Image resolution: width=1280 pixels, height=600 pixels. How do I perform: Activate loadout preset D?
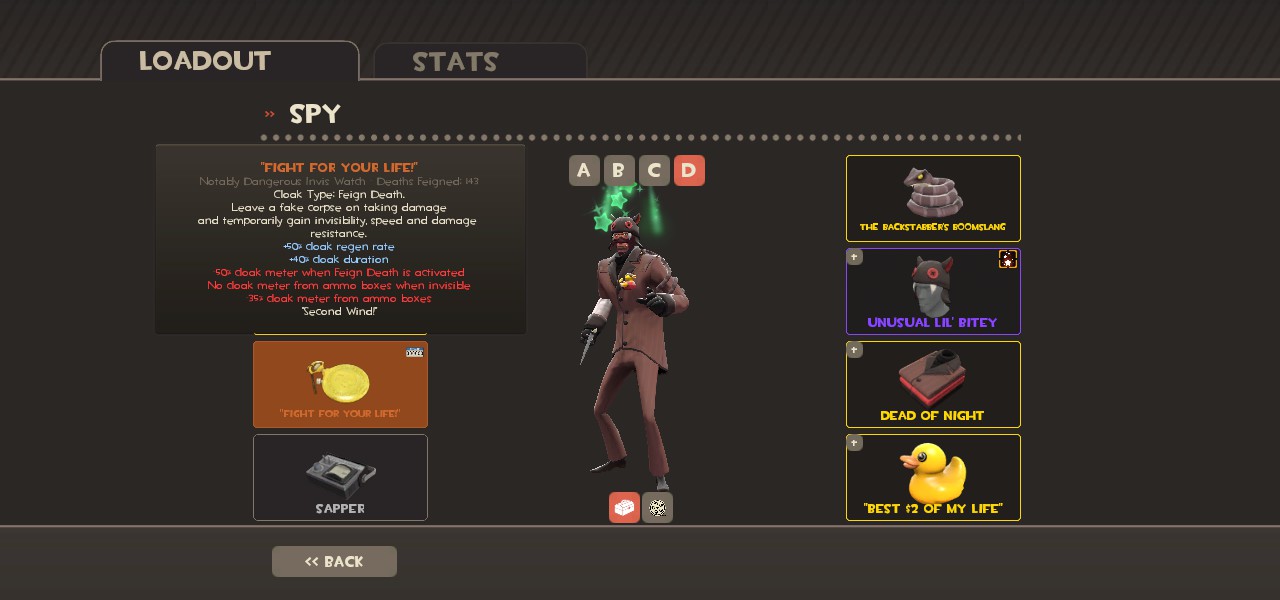(689, 171)
